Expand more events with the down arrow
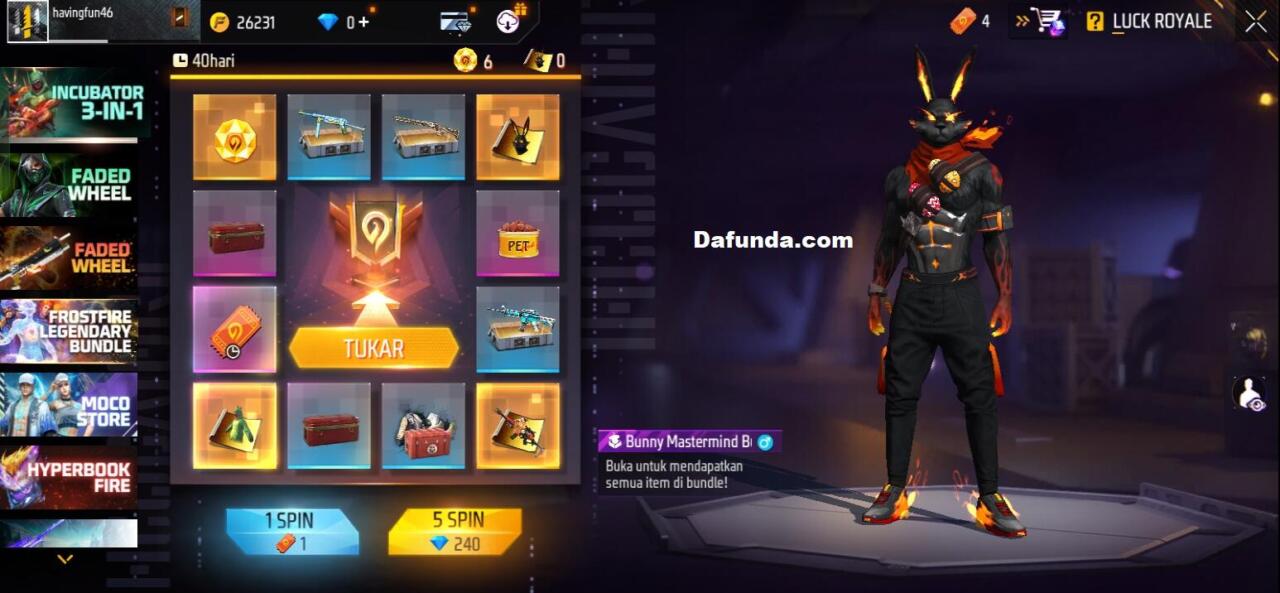 pos(65,560)
